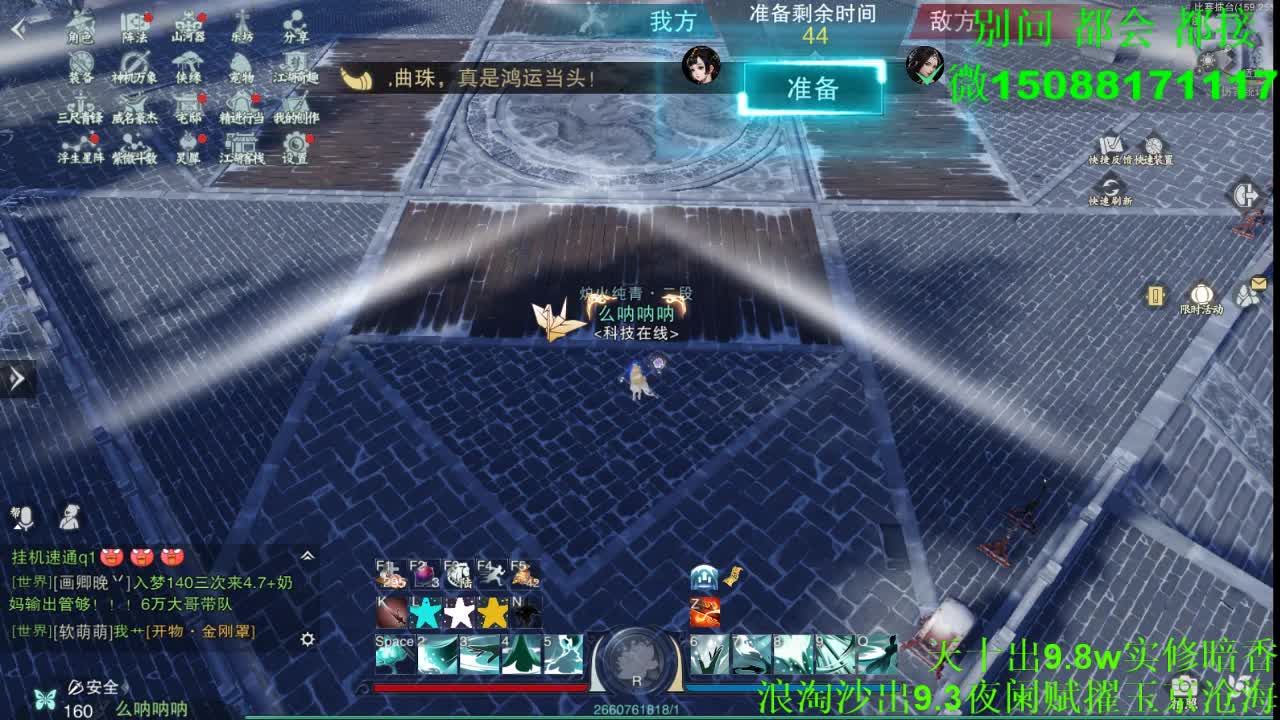The width and height of the screenshot is (1280, 720).
Task: Toggle the 帮 assist icon above chat
Action: (x=14, y=511)
